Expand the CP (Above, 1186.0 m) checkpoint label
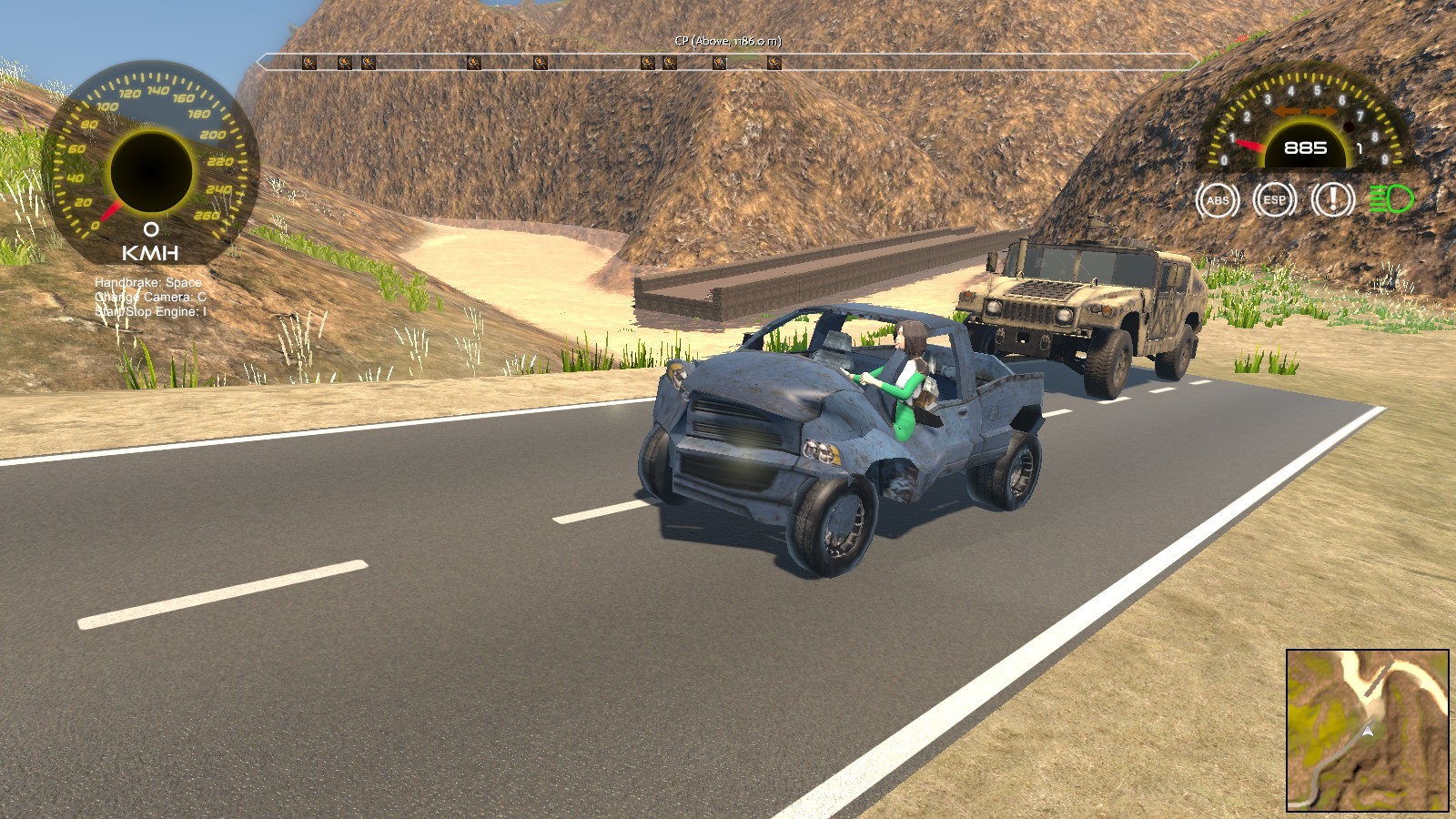Image resolution: width=1456 pixels, height=819 pixels. tap(728, 40)
